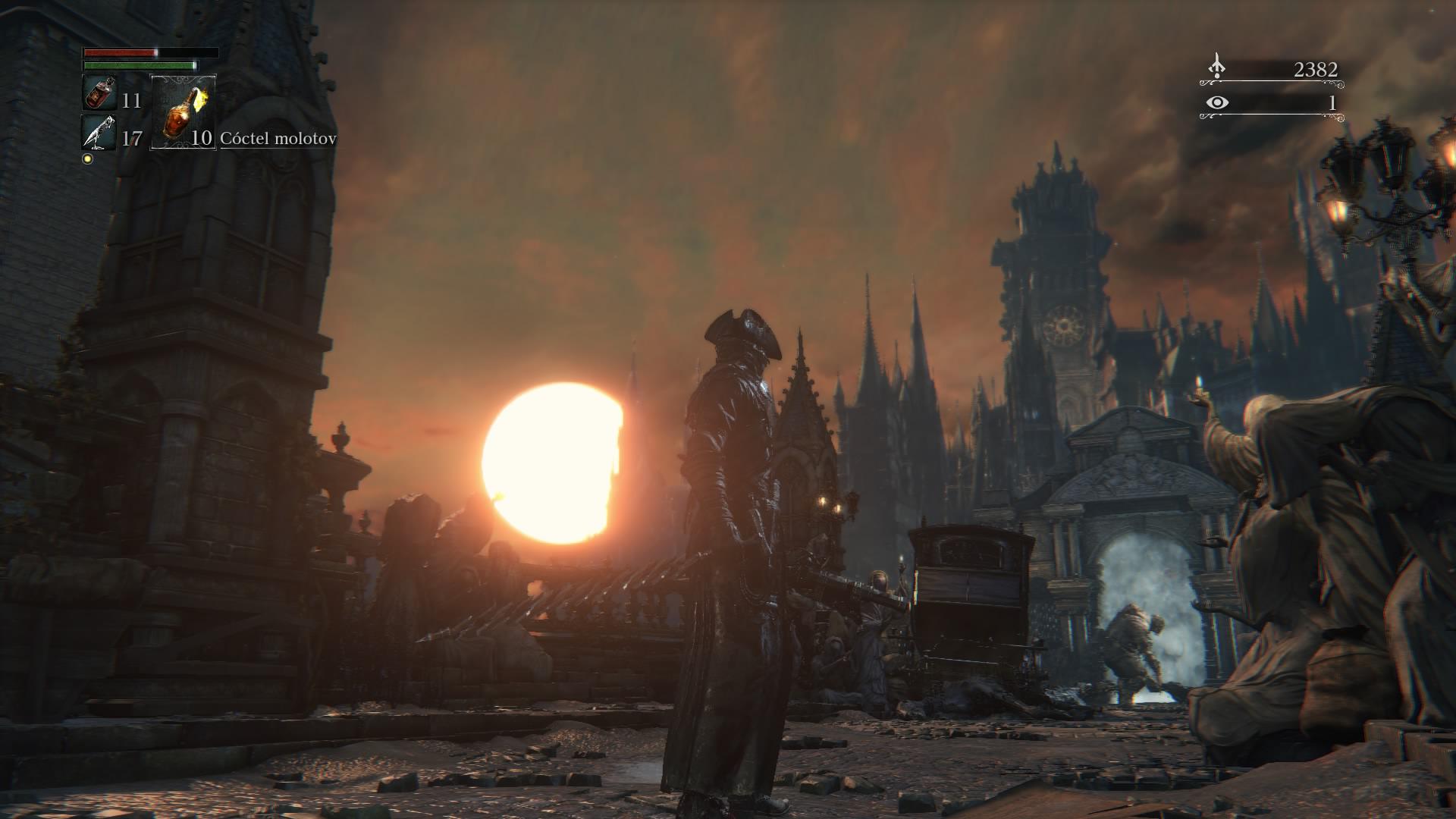1456x819 pixels.
Task: Select the blood vial item icon
Action: (99, 93)
